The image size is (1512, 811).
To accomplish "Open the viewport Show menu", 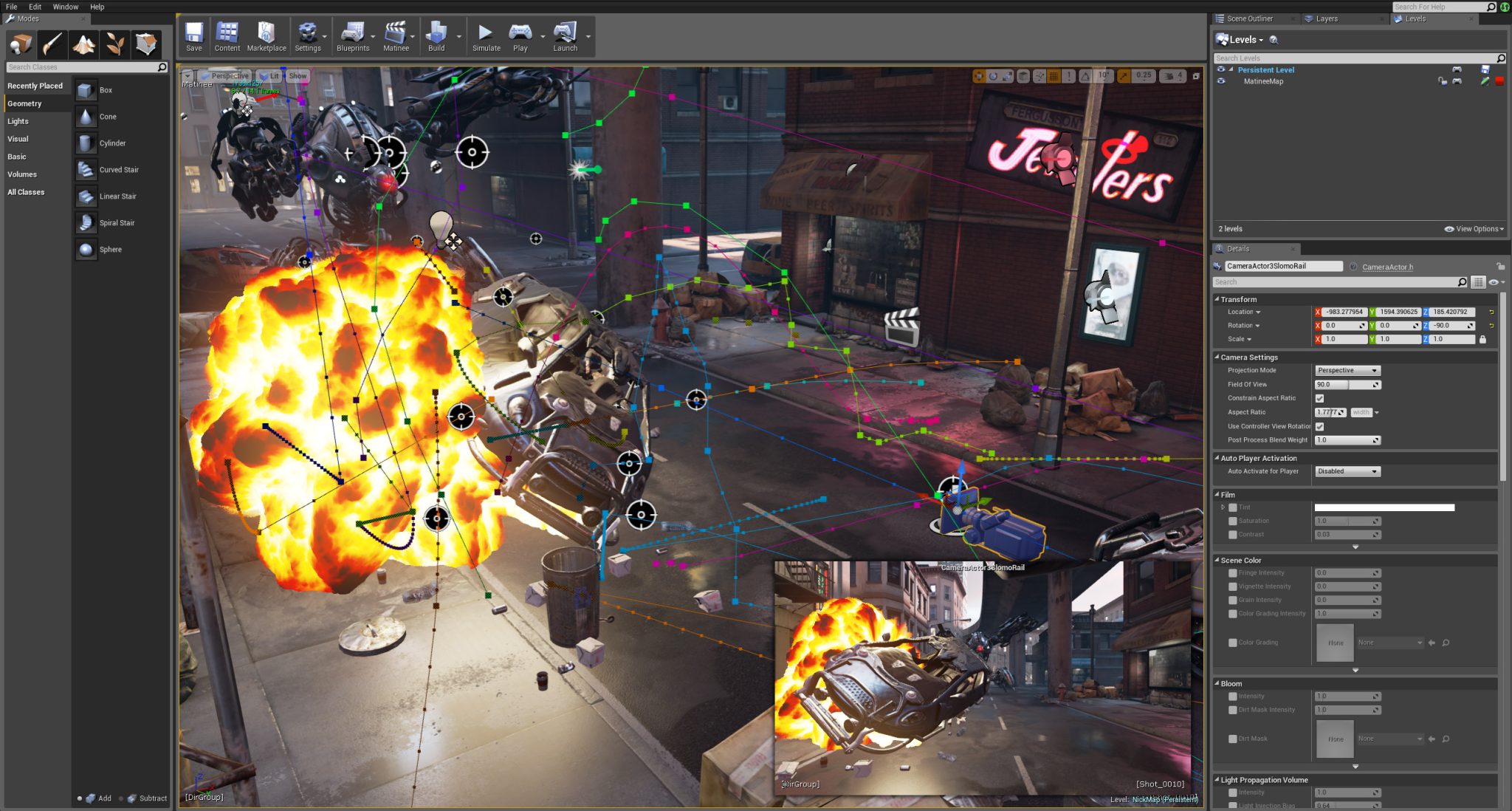I will (x=298, y=76).
